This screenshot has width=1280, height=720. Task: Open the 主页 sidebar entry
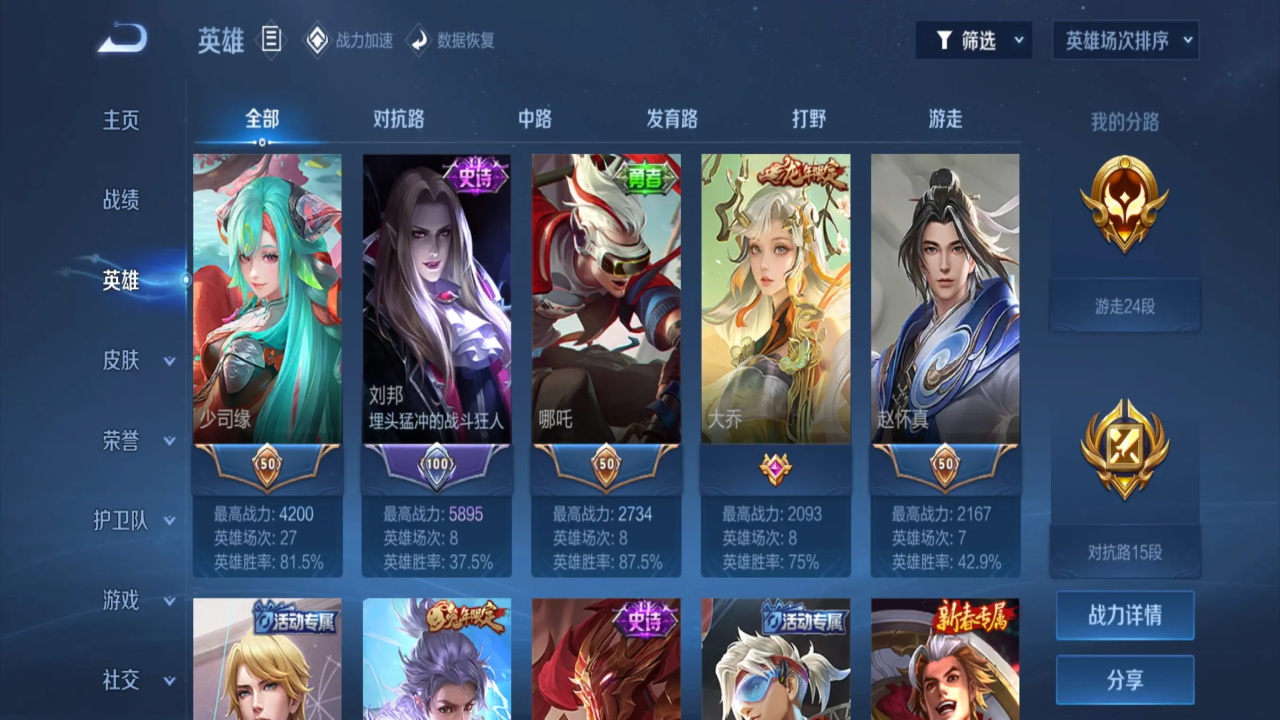(121, 120)
